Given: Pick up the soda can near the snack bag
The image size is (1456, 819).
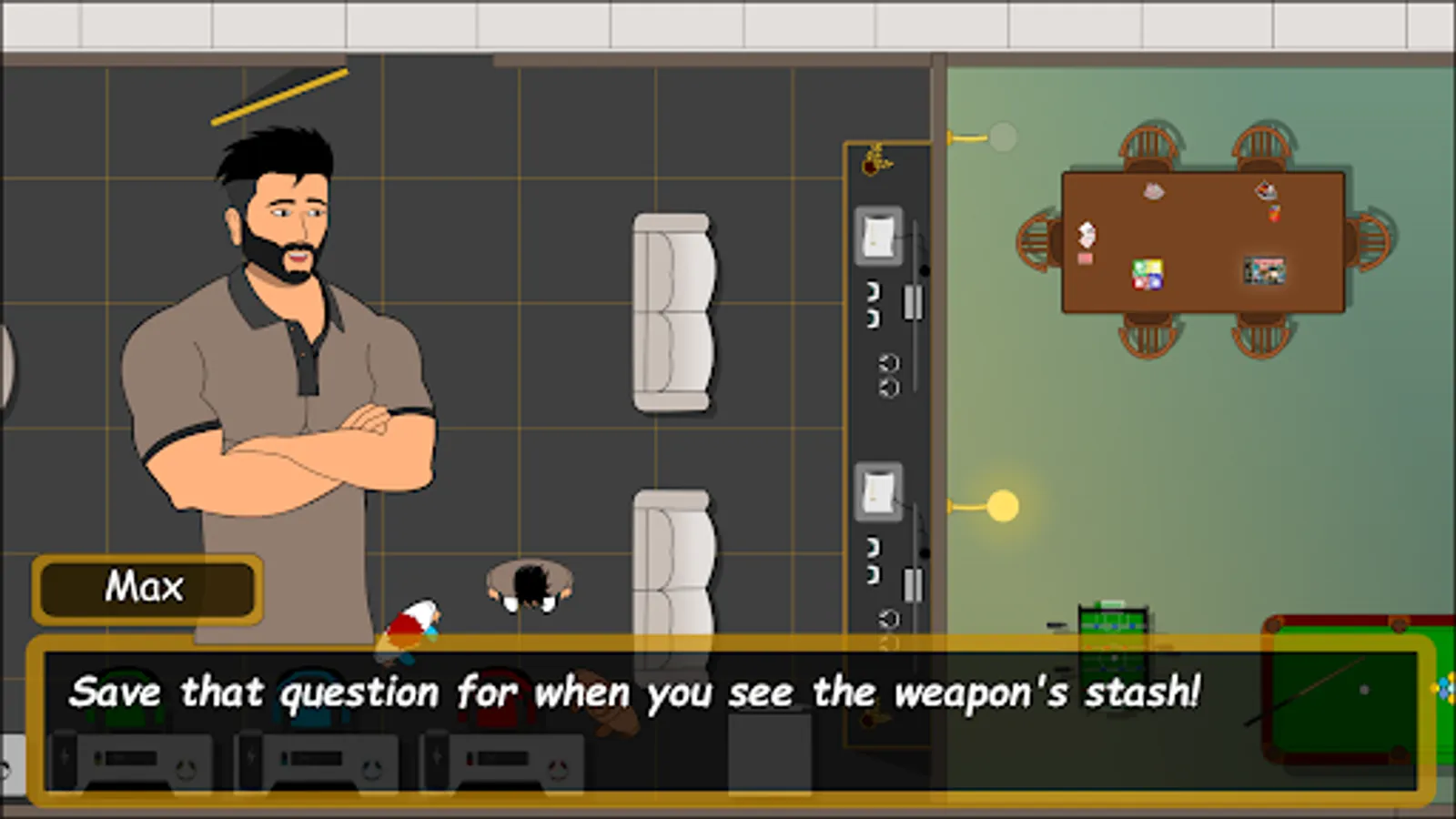Looking at the screenshot, I should coord(1274,213).
